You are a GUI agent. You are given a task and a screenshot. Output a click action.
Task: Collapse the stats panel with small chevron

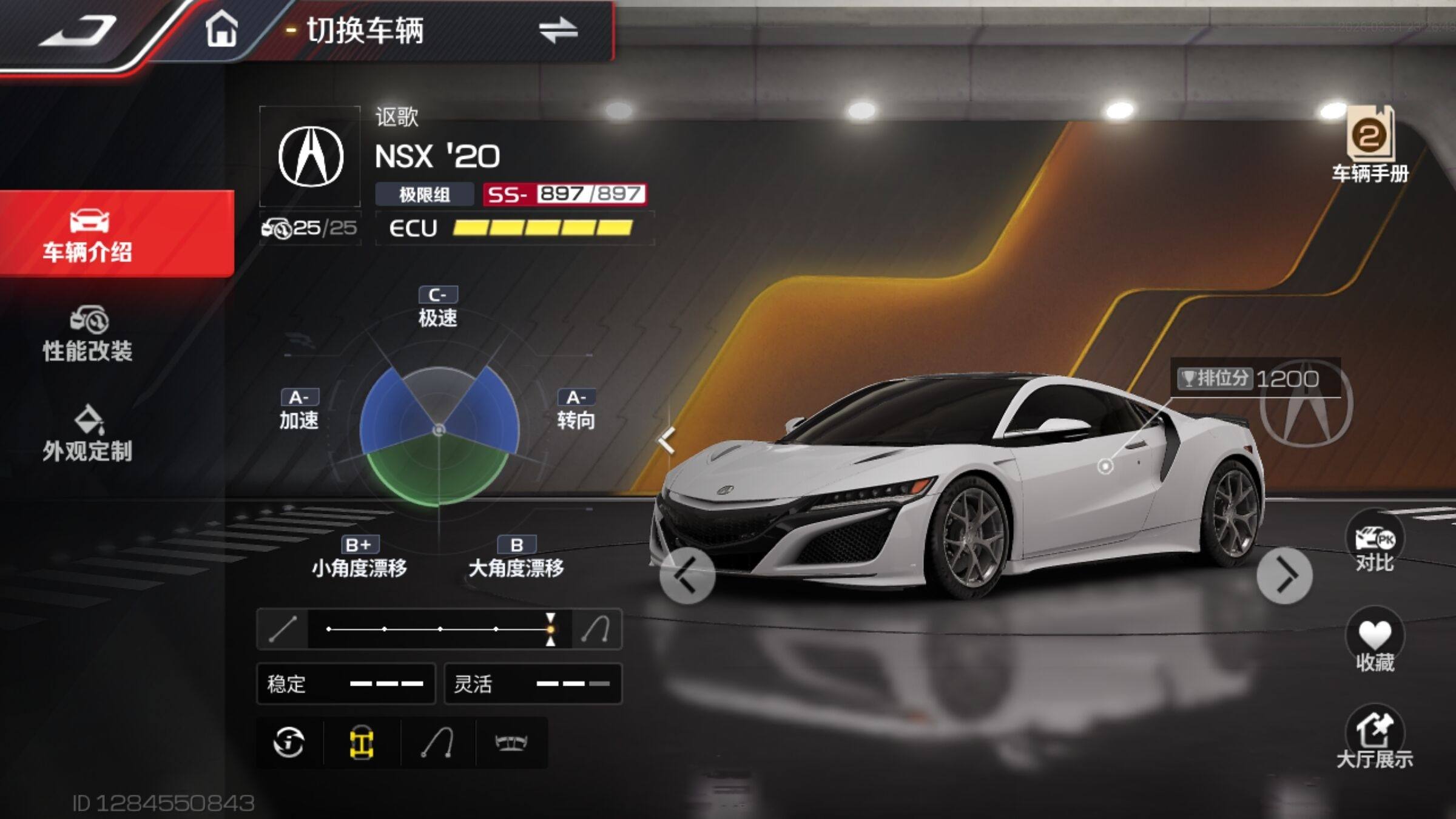[667, 440]
